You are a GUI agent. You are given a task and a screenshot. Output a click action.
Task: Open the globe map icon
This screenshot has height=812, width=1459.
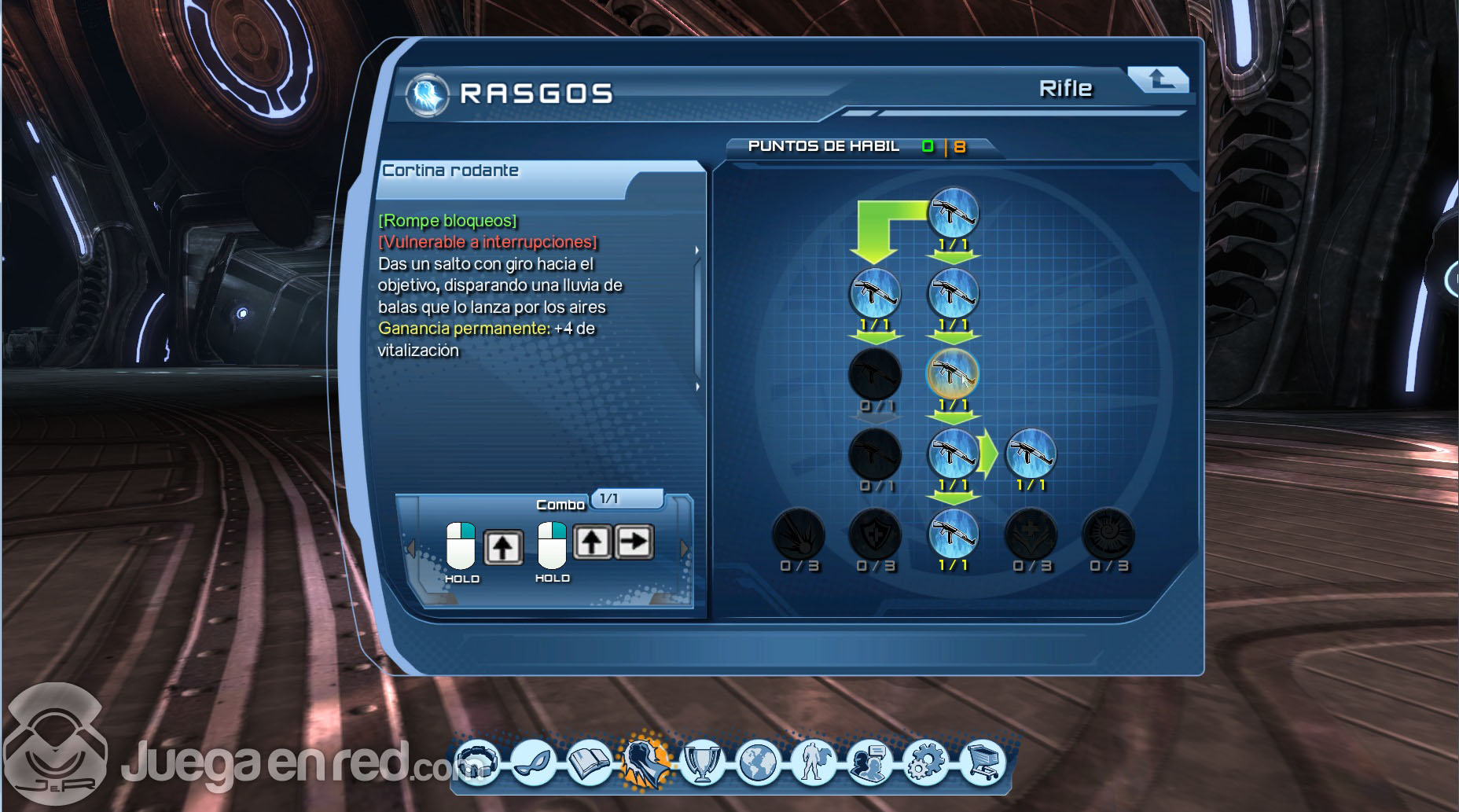point(758,762)
